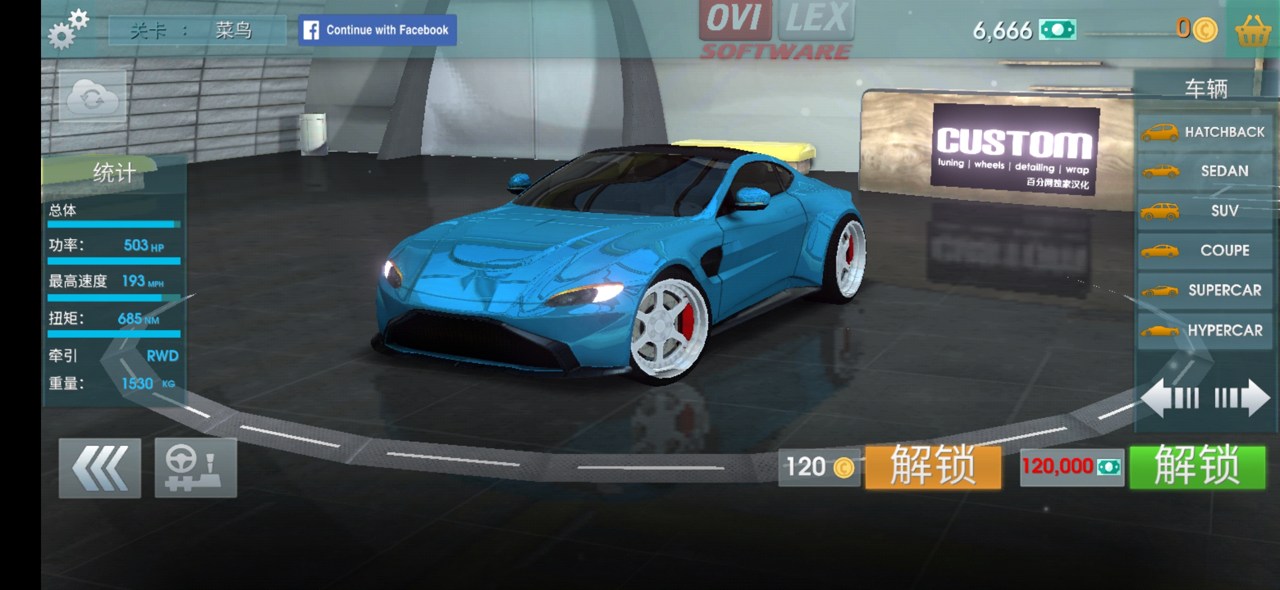Show the SUPERCAR category

[1205, 290]
